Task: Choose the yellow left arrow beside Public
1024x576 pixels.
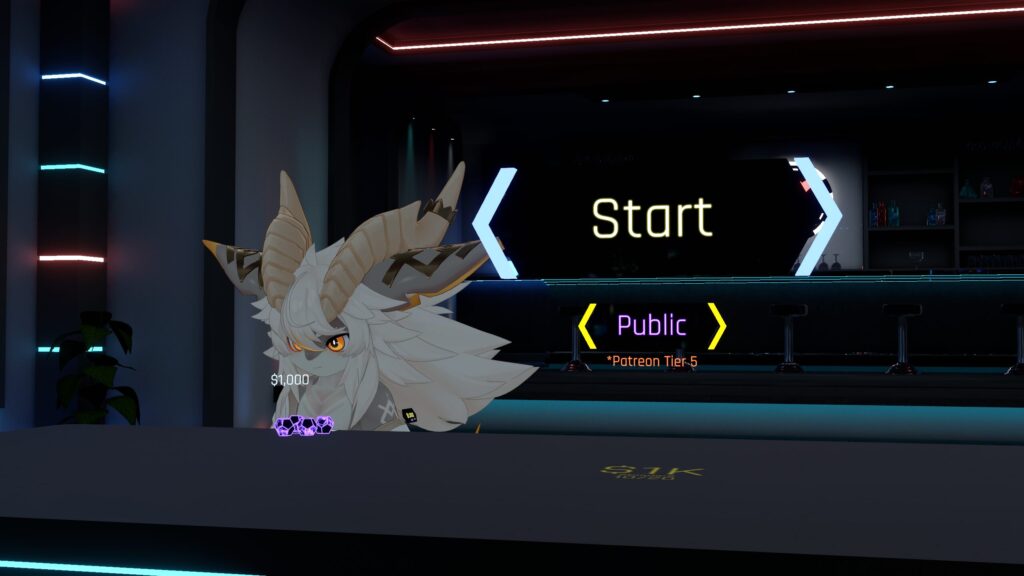Action: (587, 325)
